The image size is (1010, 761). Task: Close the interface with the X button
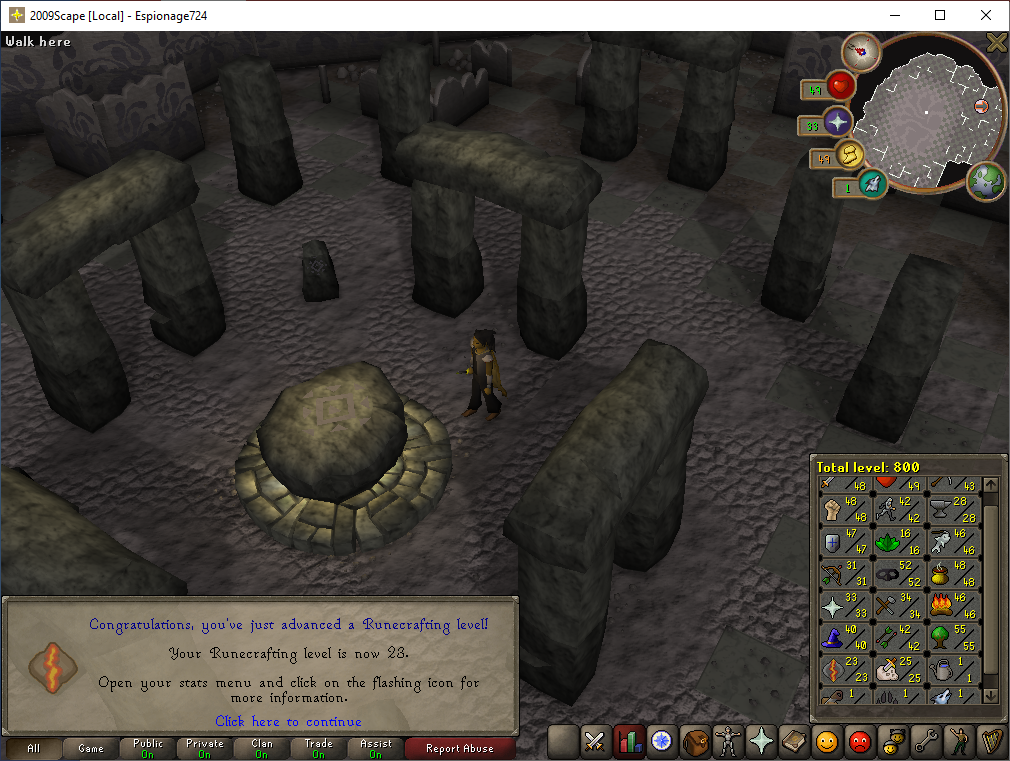996,42
